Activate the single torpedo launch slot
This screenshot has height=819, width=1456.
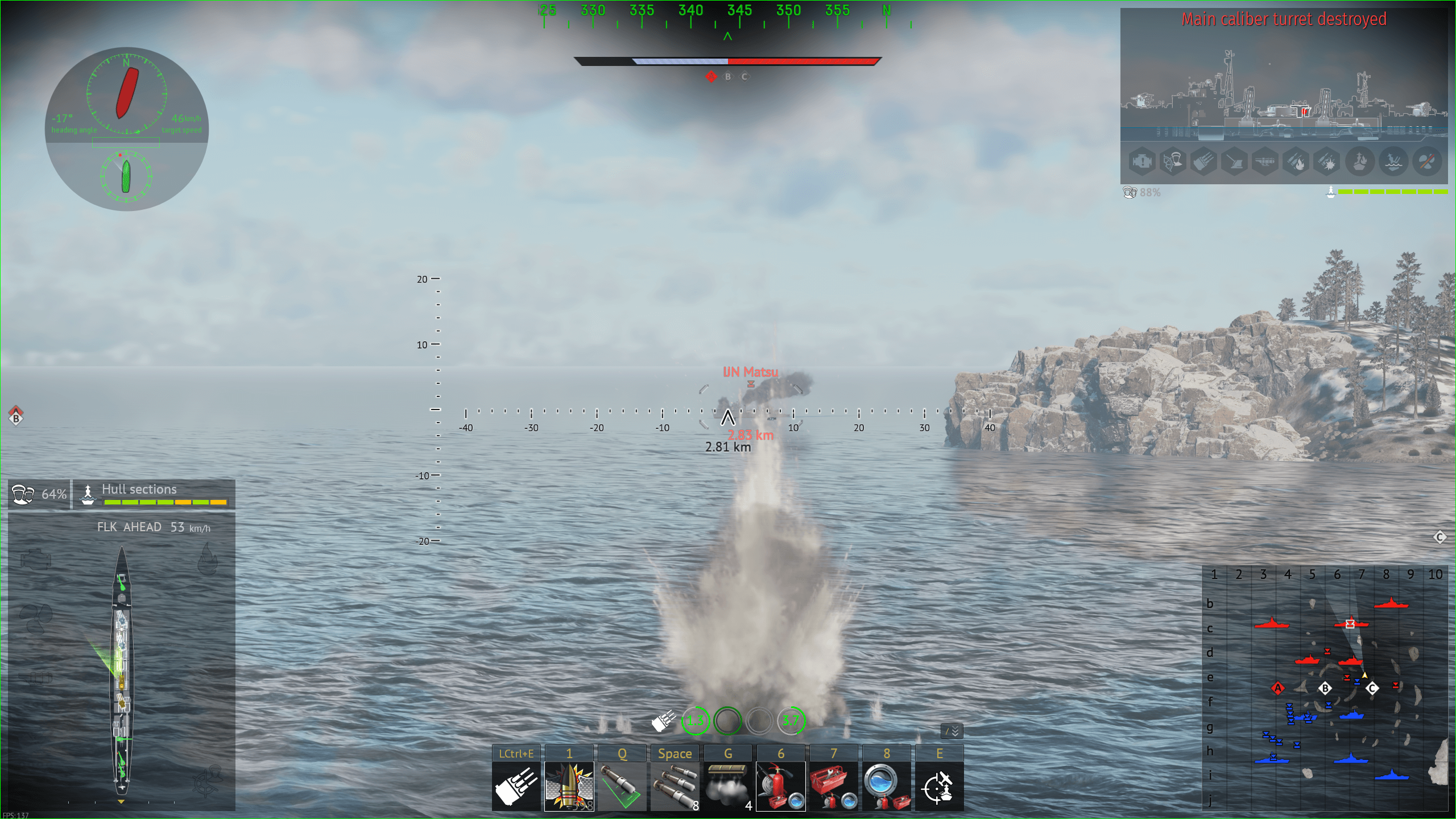pyautogui.click(x=622, y=786)
